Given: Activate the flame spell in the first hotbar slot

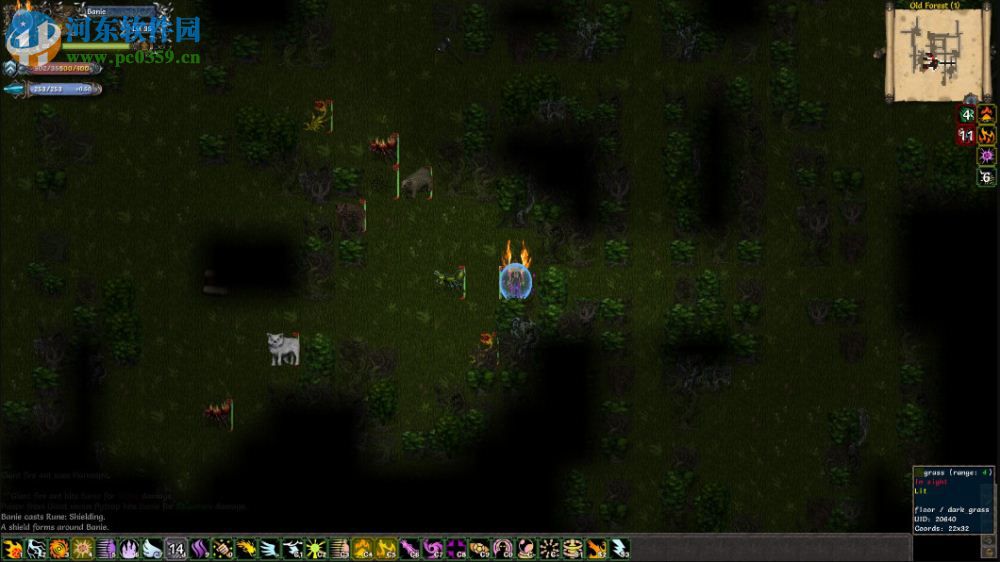Looking at the screenshot, I should (x=13, y=548).
